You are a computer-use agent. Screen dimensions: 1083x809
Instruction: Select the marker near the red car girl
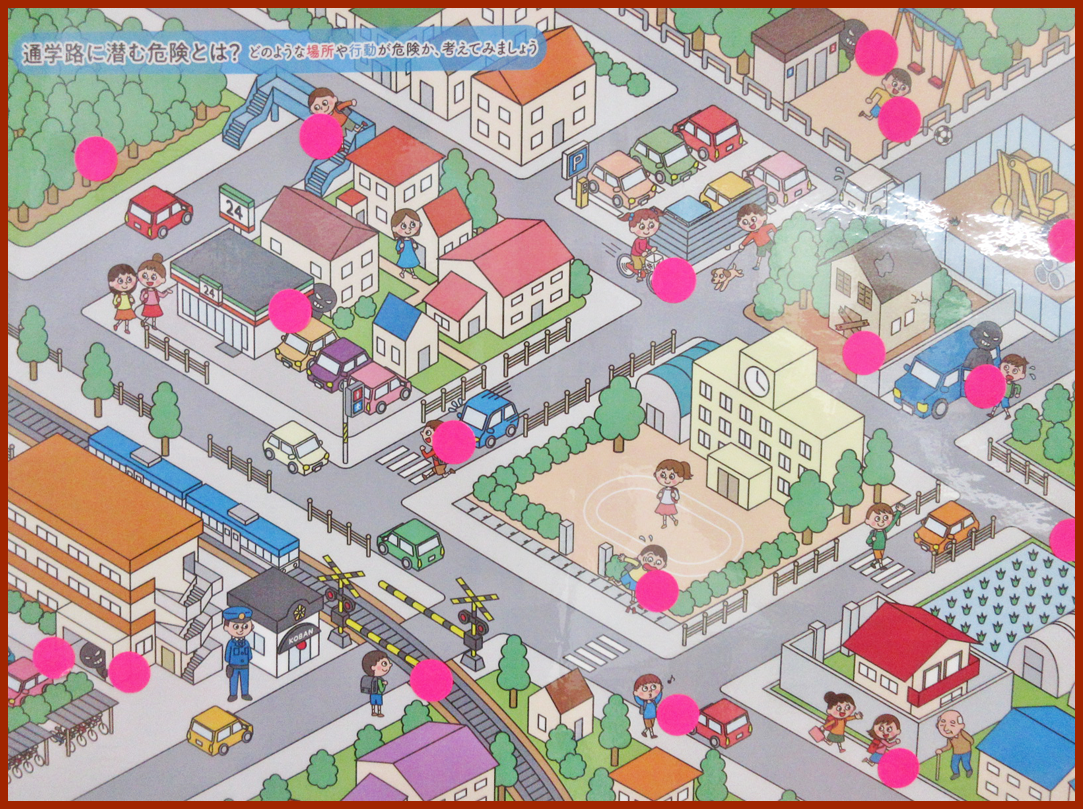pyautogui.click(x=677, y=714)
